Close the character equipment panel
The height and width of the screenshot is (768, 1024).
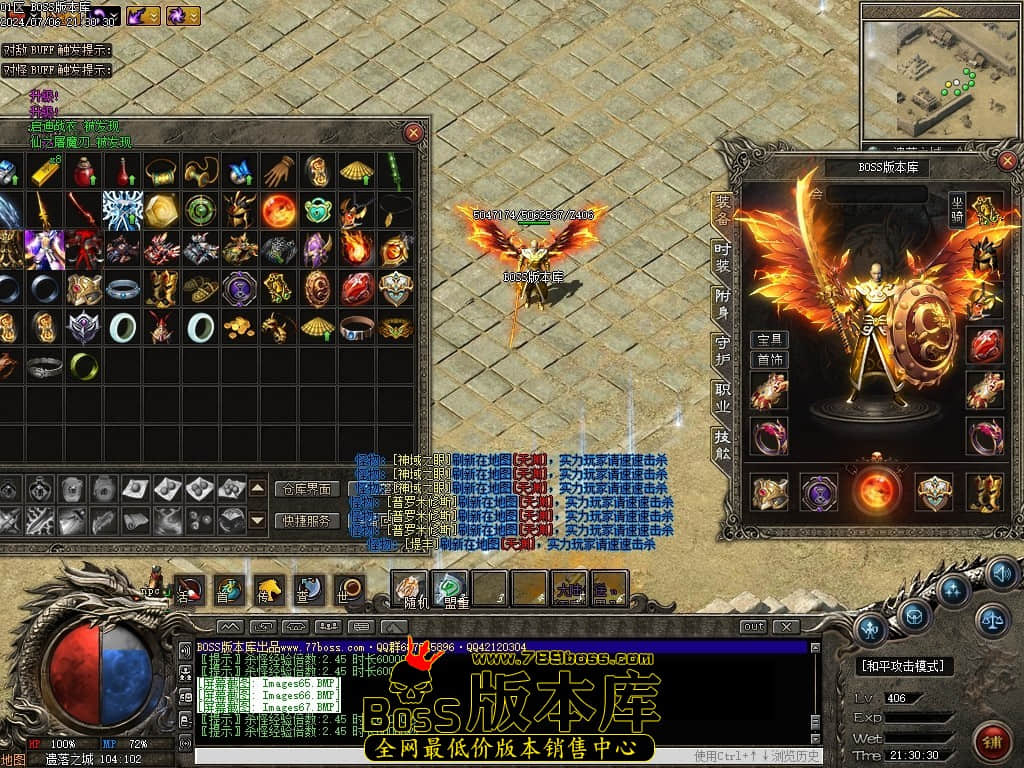tap(1007, 161)
